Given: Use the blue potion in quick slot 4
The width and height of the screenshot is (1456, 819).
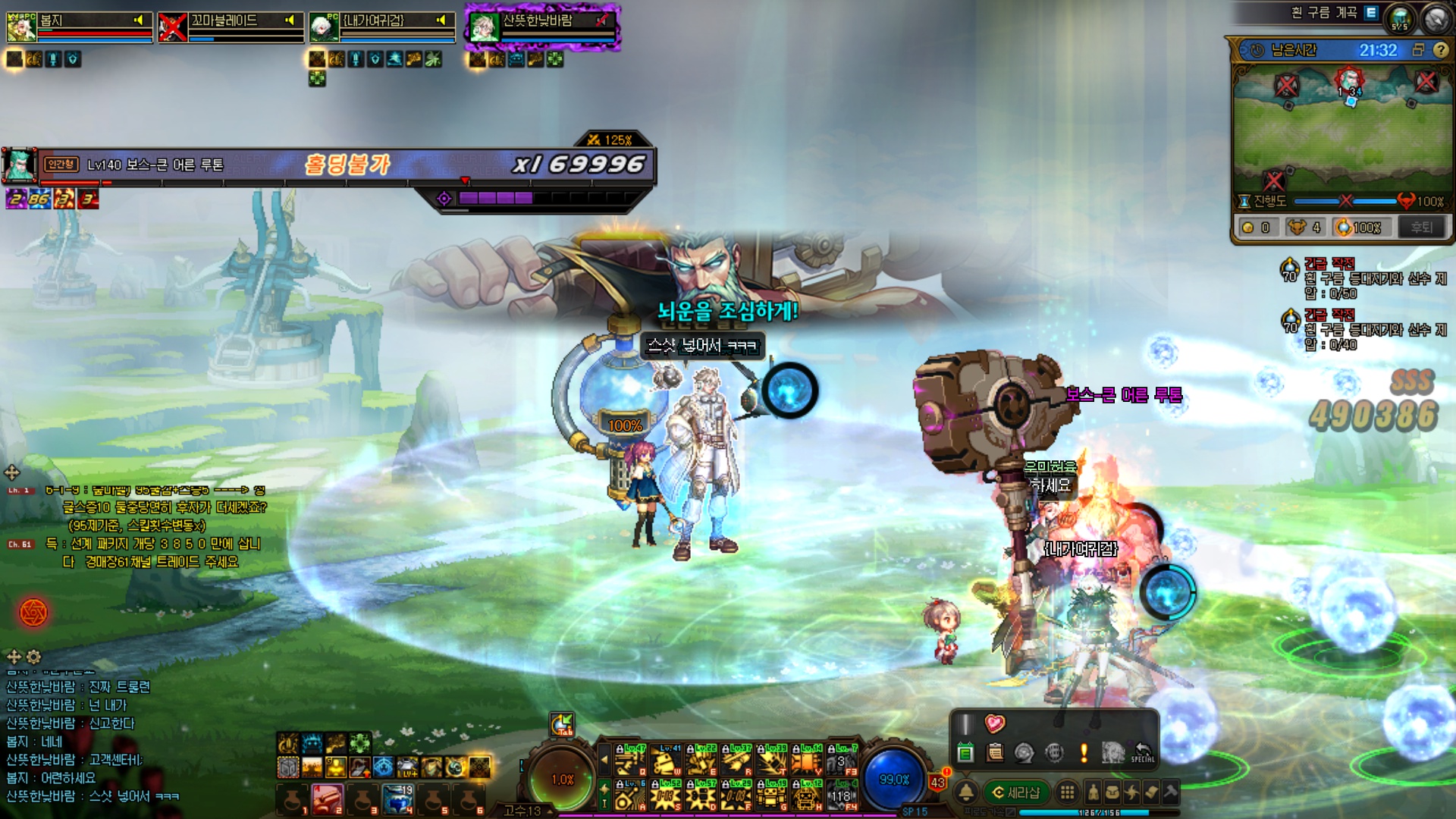Looking at the screenshot, I should pyautogui.click(x=397, y=799).
